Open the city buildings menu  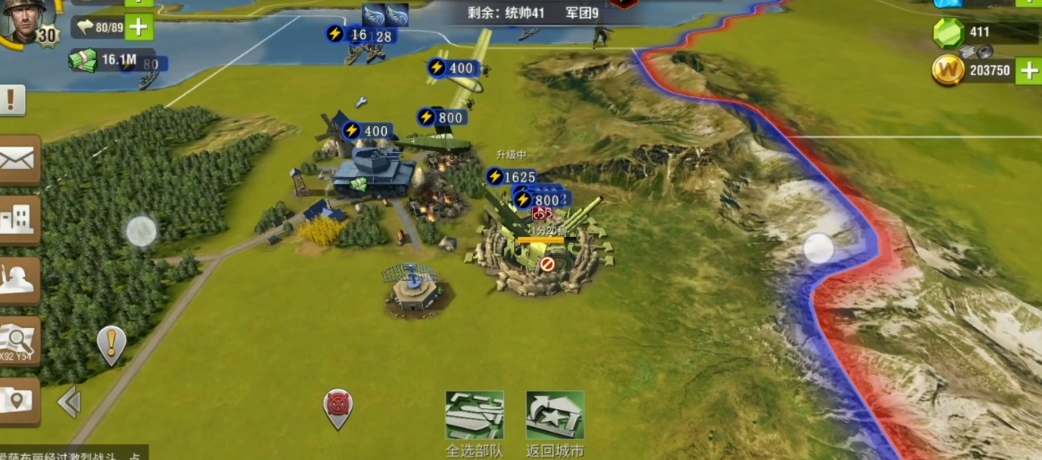click(18, 219)
